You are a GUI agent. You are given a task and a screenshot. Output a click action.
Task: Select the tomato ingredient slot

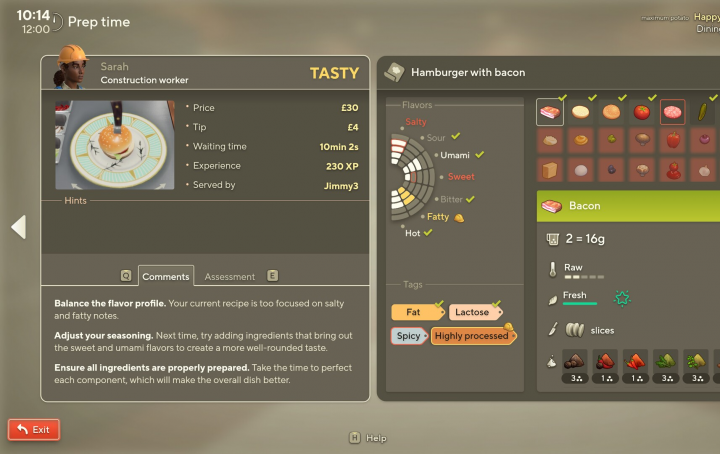coord(642,111)
